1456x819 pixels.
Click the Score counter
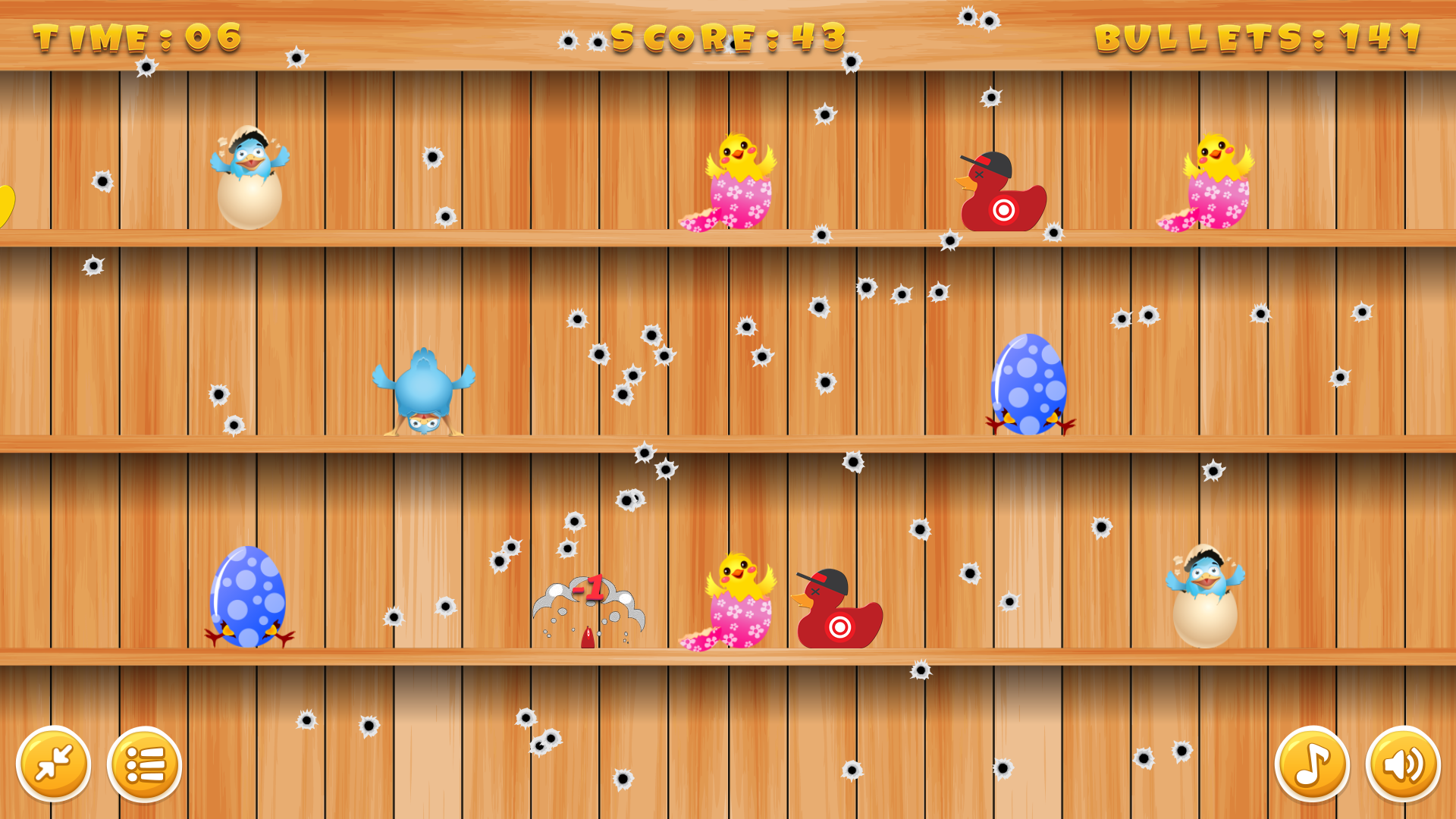click(726, 36)
